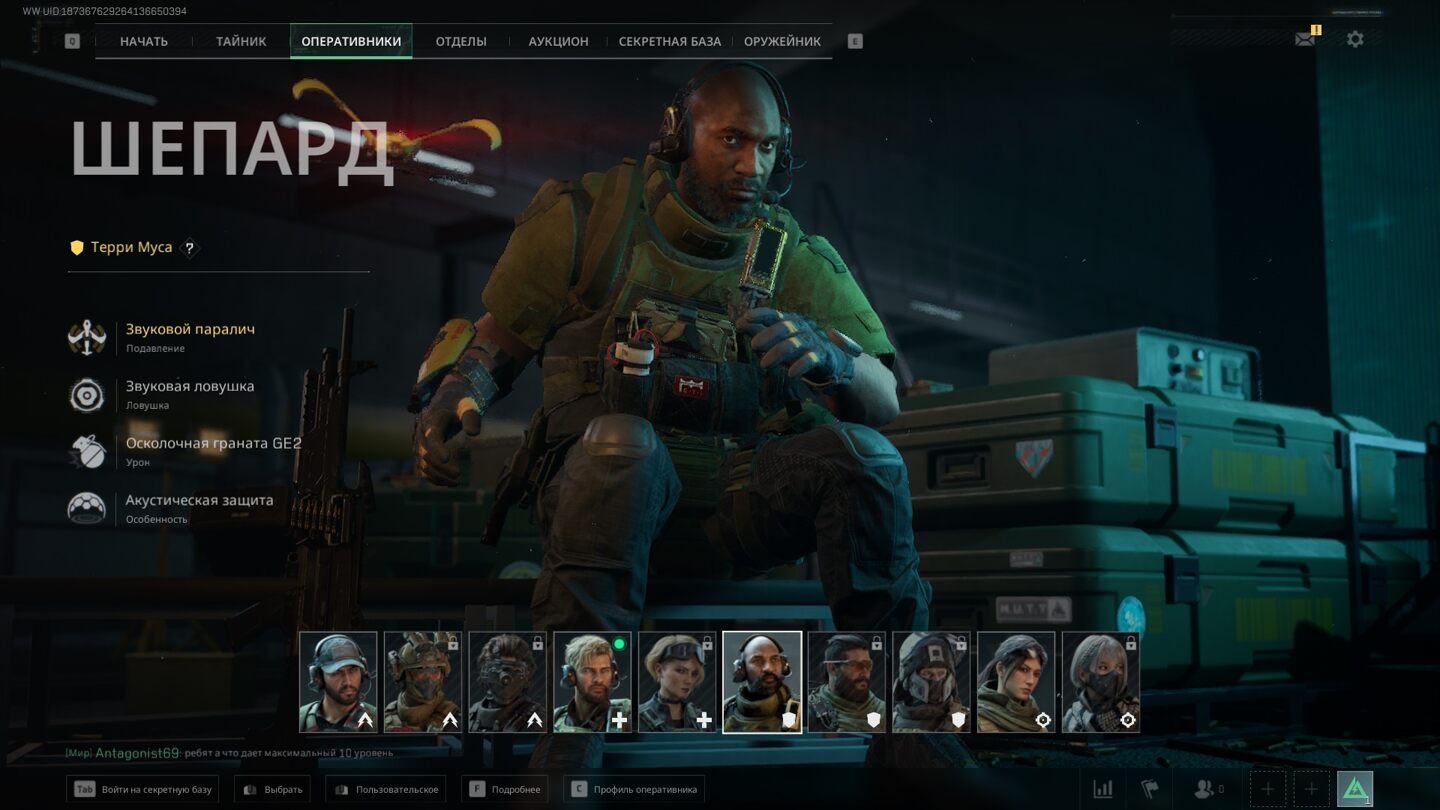Choose the dark-haired woman recon operator portrait
The height and width of the screenshot is (810, 1440).
pyautogui.click(x=1016, y=682)
